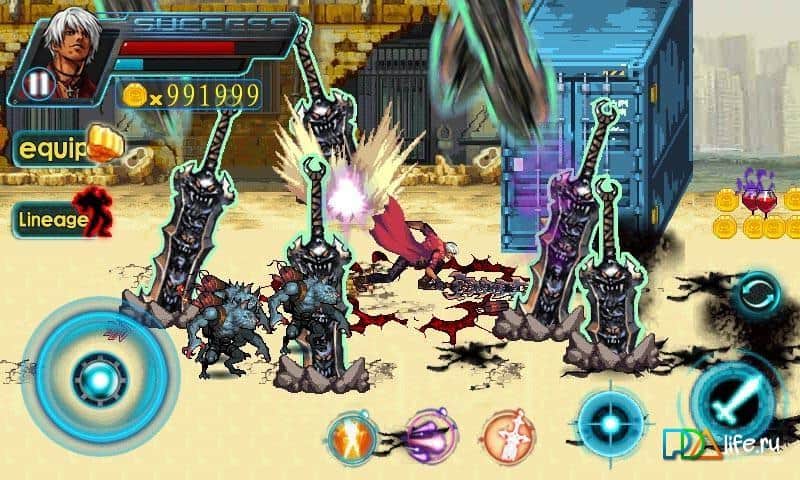This screenshot has height=480, width=800.
Task: Activate the orange flaming figure skill
Action: click(x=352, y=435)
